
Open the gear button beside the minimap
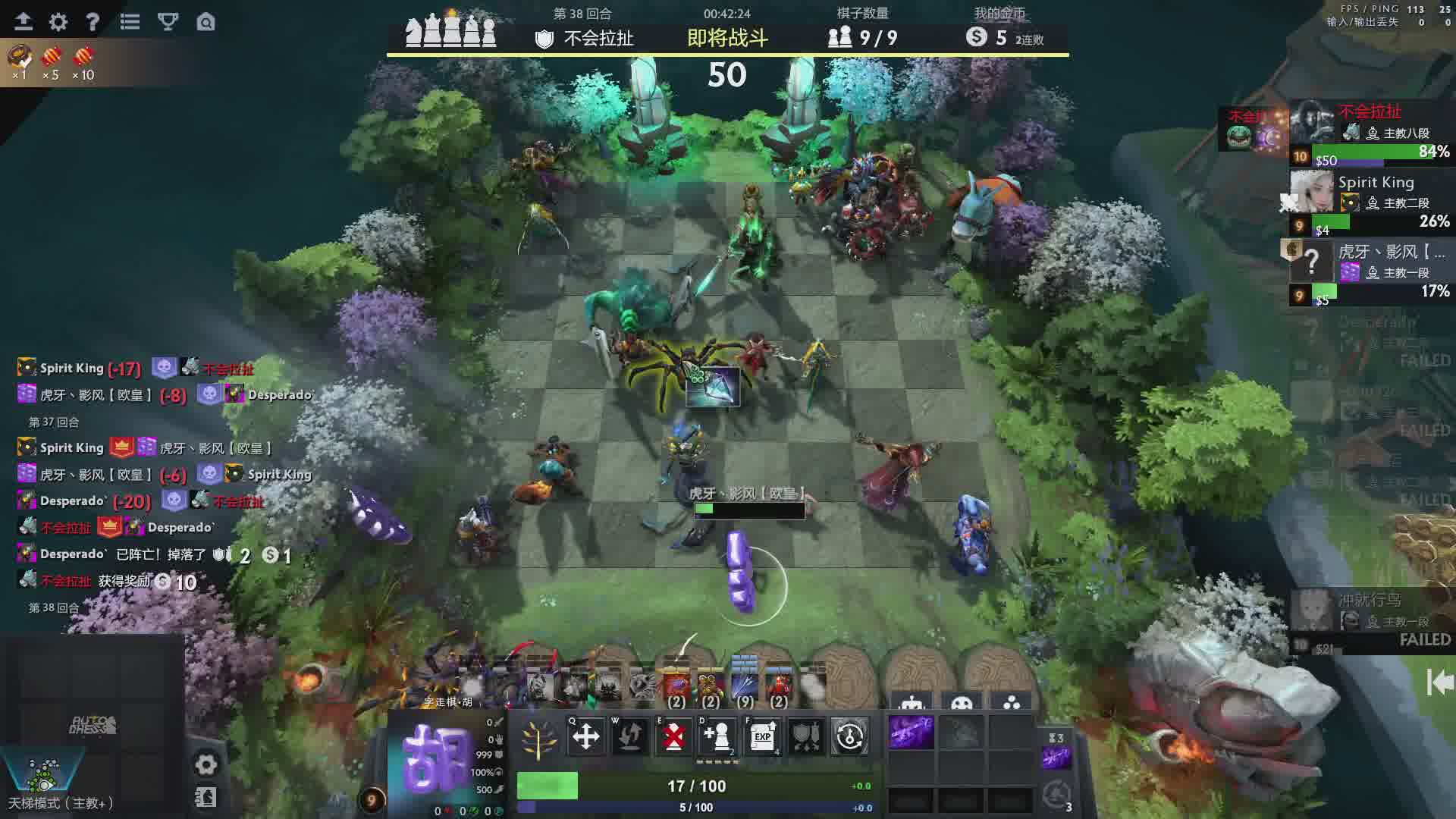coord(206,764)
